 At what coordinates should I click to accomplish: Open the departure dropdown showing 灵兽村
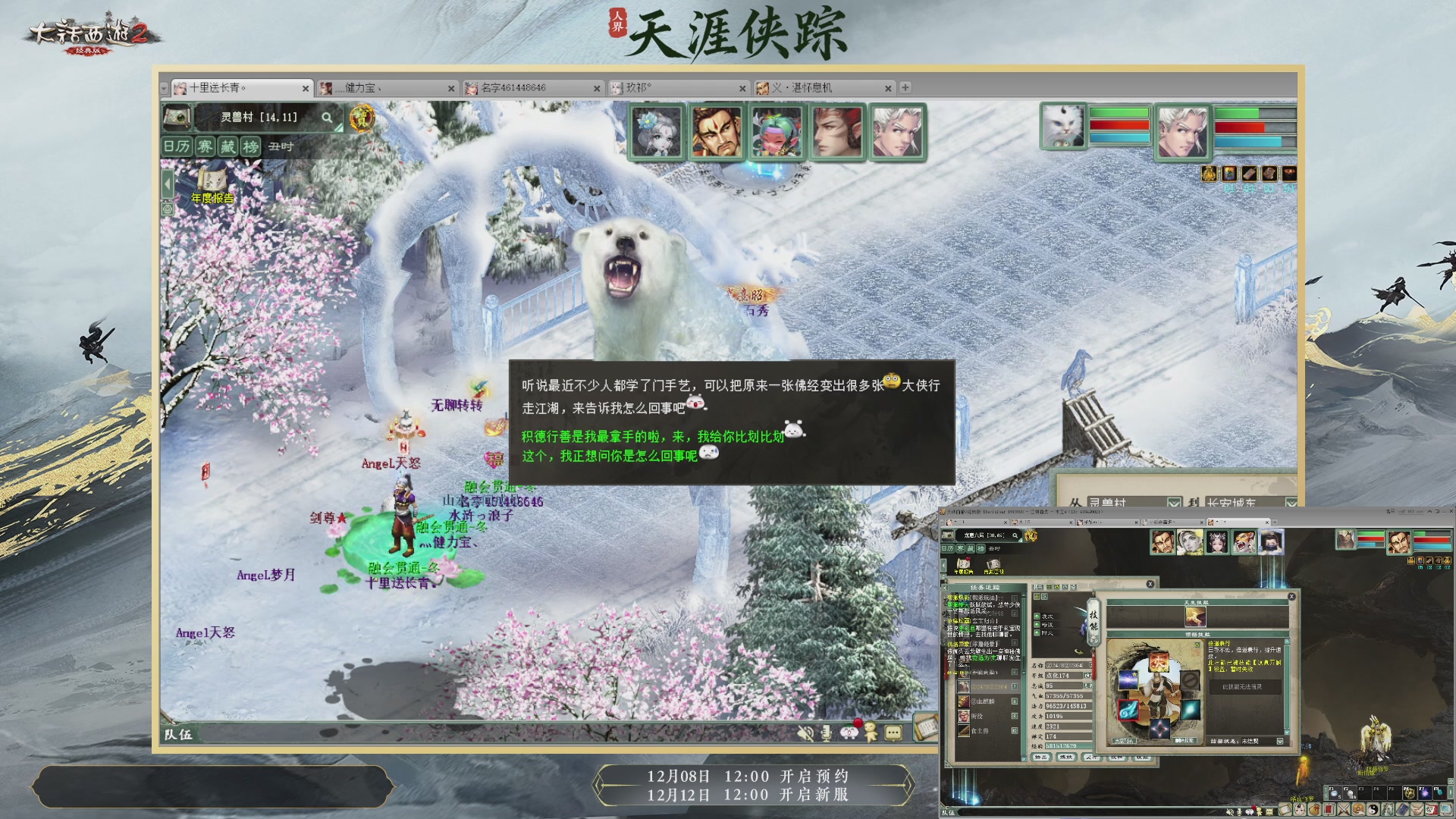click(1174, 503)
